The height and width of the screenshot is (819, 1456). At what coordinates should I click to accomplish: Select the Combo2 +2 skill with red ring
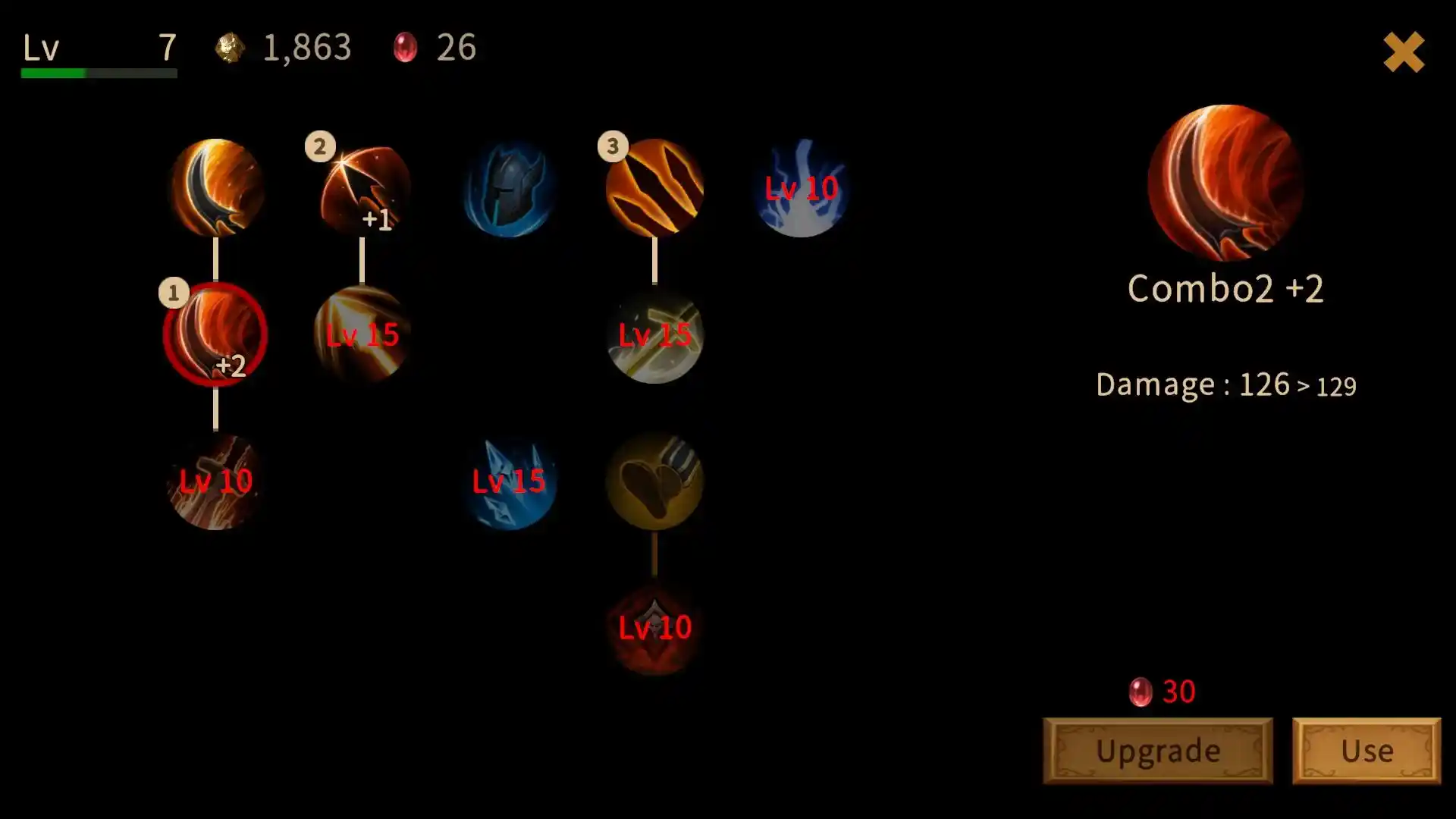click(215, 334)
